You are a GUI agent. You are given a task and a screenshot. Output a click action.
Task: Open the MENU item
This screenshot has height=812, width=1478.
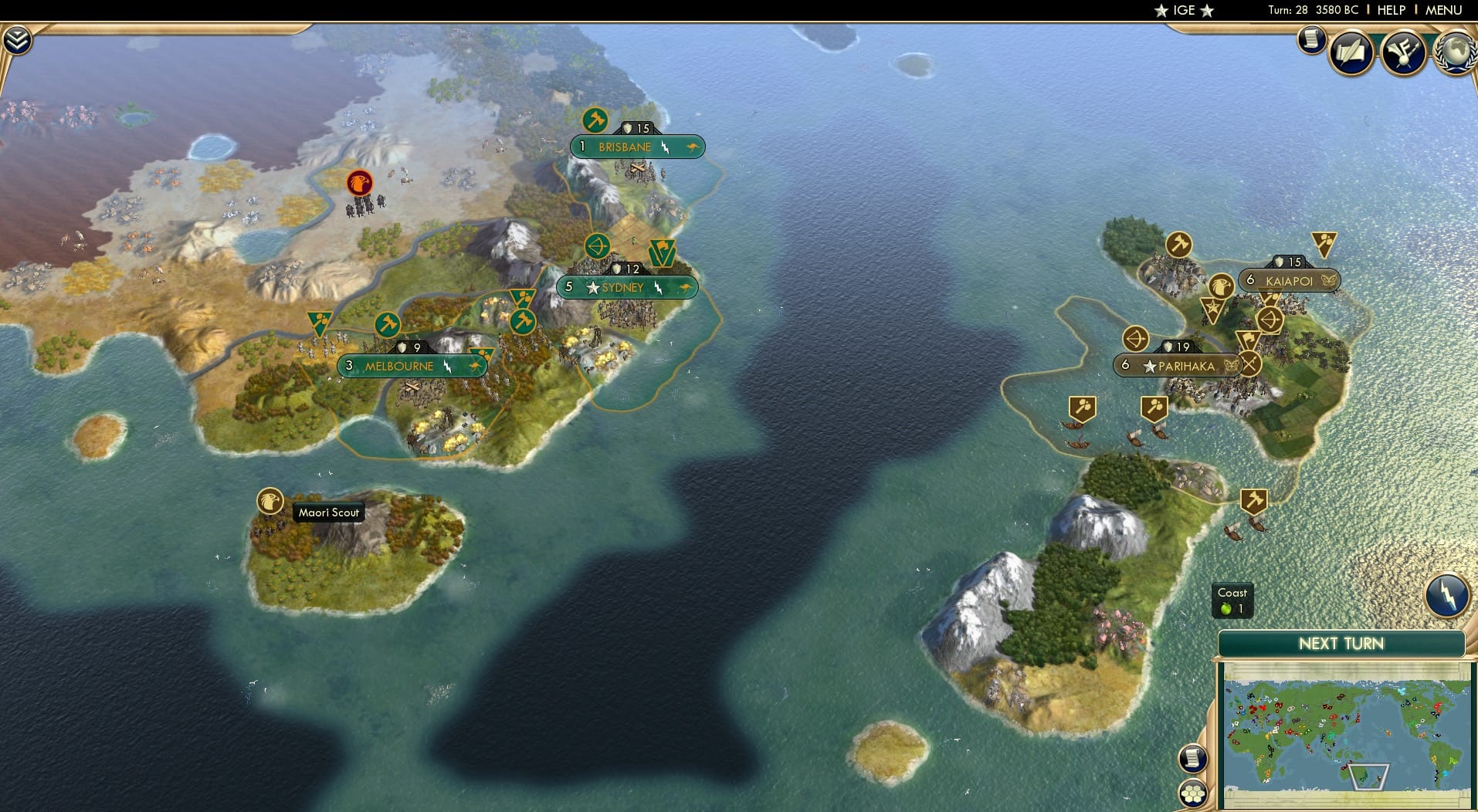[x=1446, y=10]
